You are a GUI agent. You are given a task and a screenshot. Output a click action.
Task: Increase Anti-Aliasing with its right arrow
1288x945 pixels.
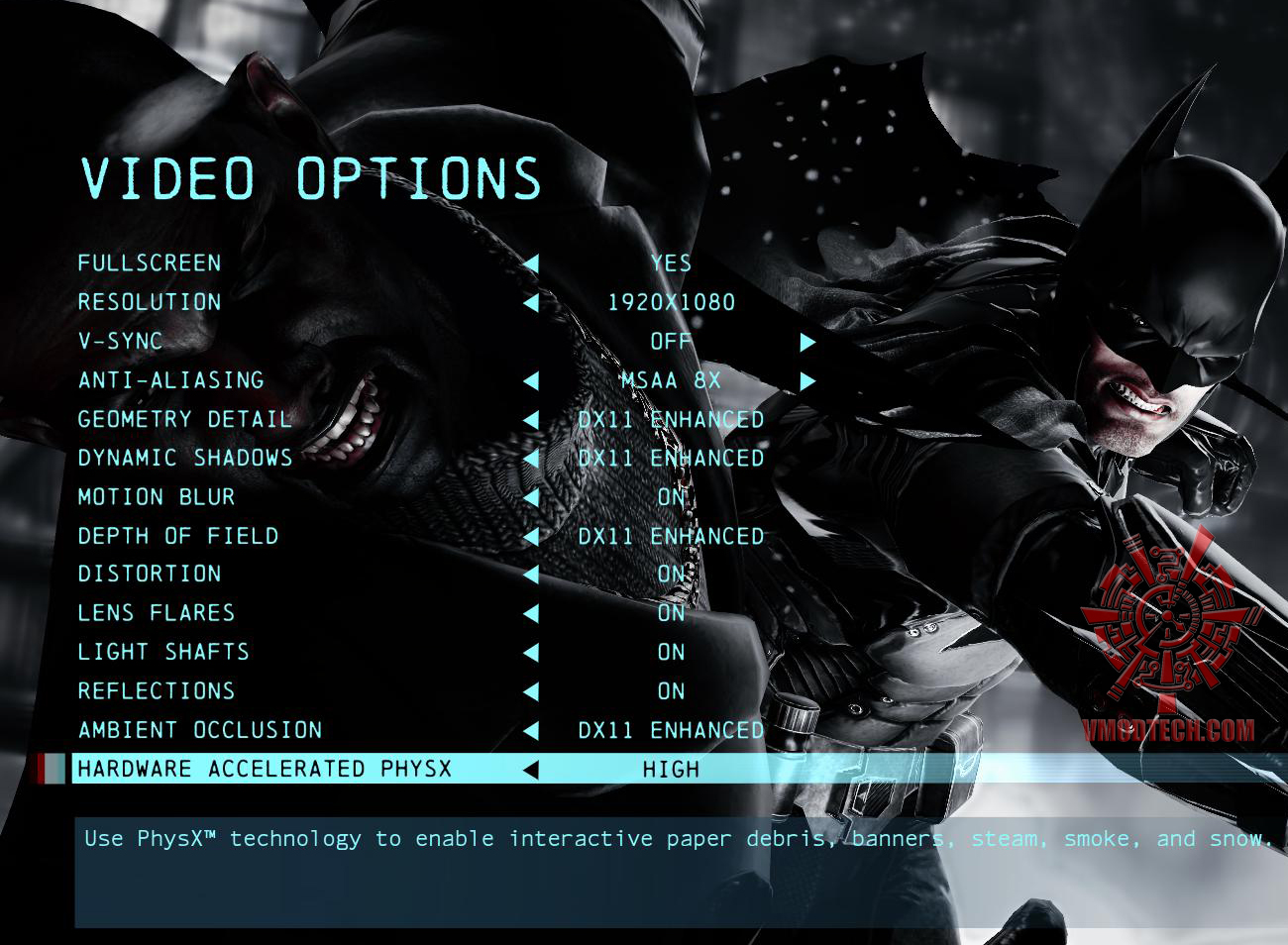(x=807, y=380)
